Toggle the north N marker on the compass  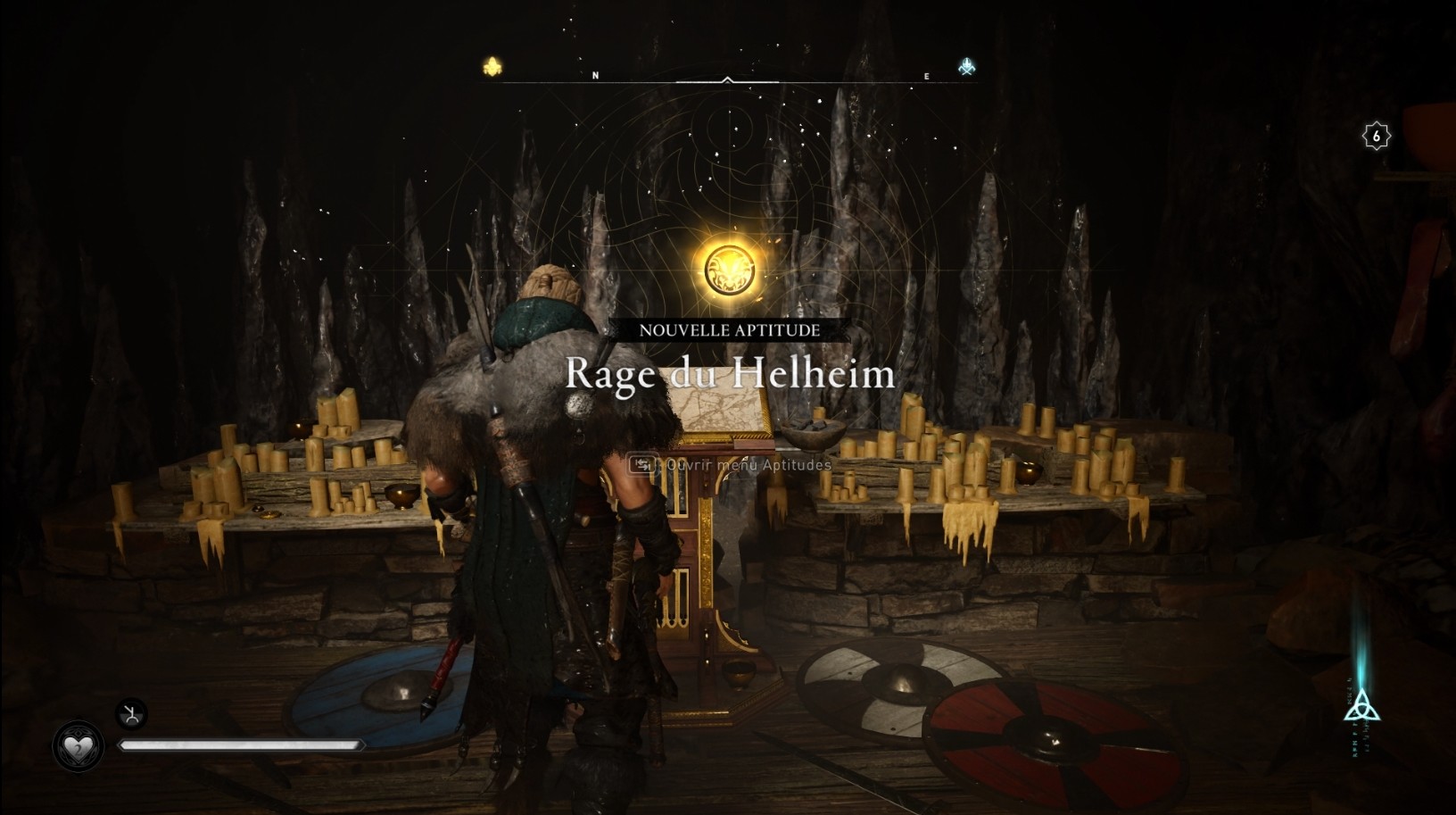point(596,75)
